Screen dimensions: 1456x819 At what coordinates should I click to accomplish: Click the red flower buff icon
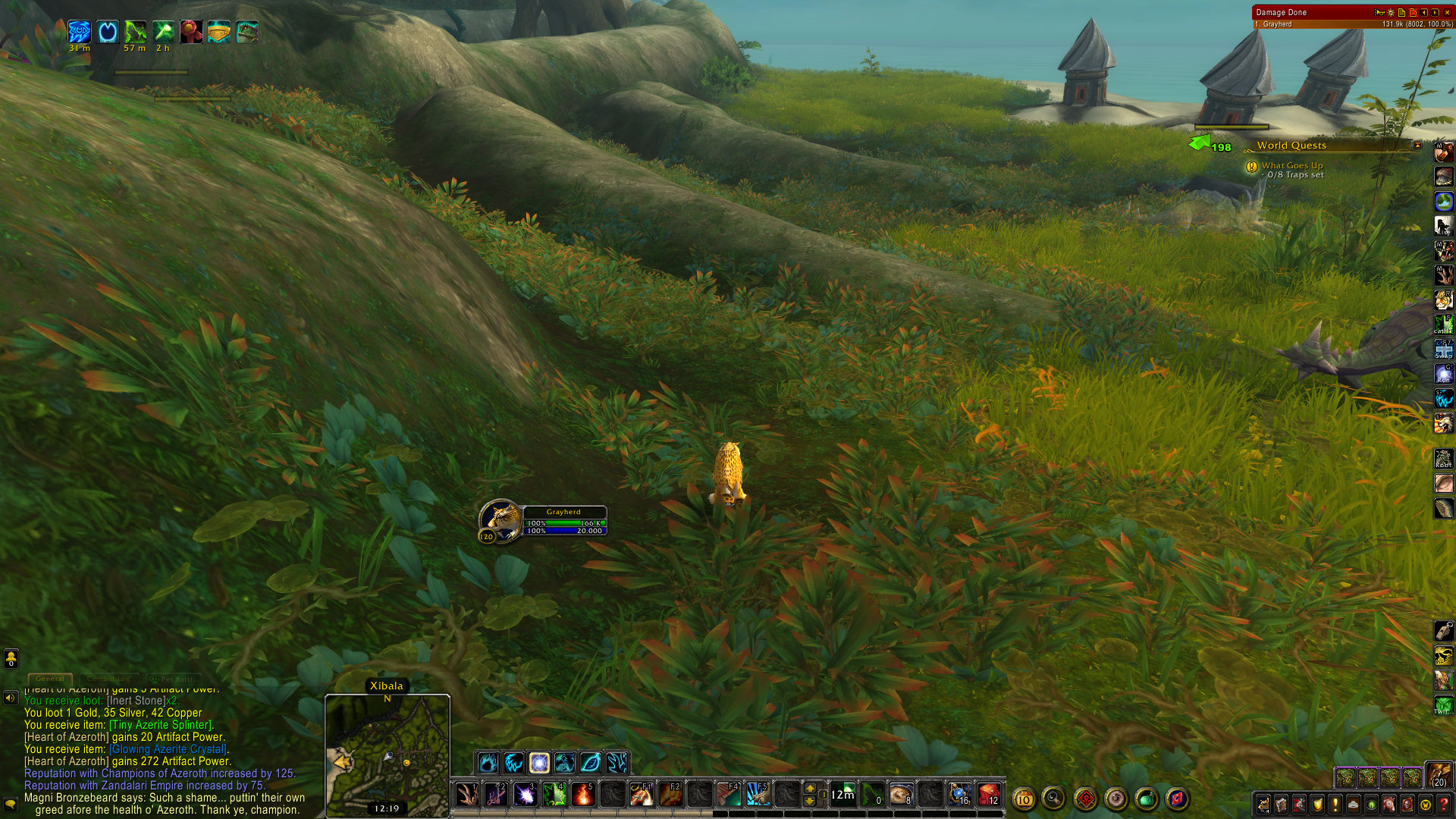190,32
